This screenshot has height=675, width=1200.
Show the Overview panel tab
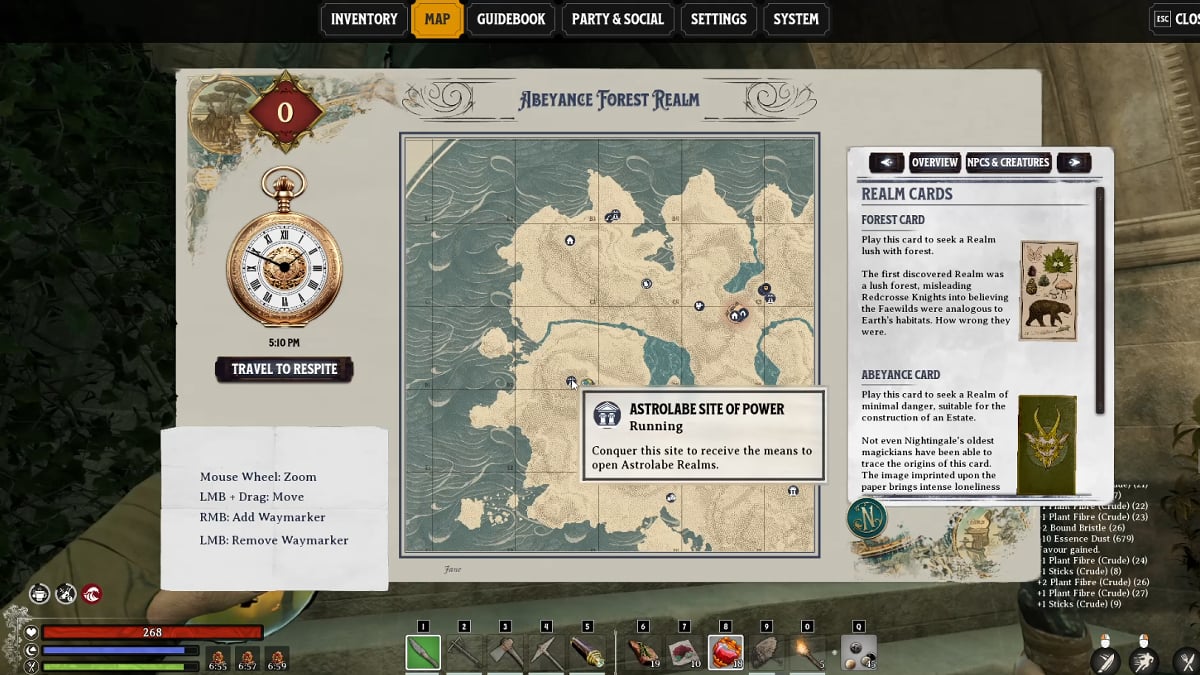pyautogui.click(x=934, y=162)
